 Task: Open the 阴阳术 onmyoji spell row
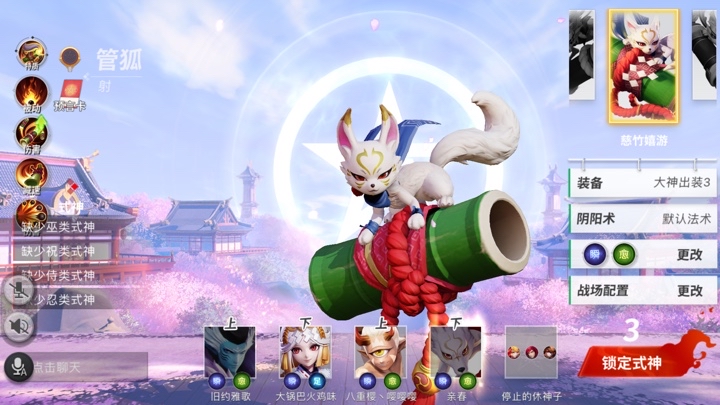point(642,218)
